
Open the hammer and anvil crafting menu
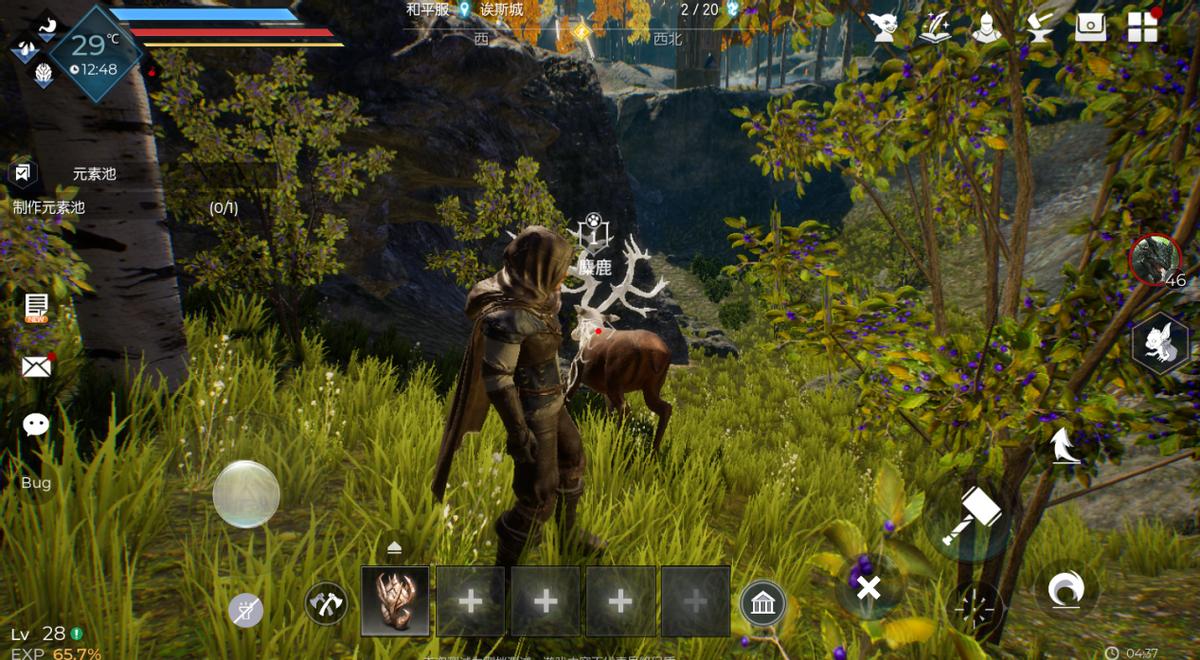(x=1039, y=27)
